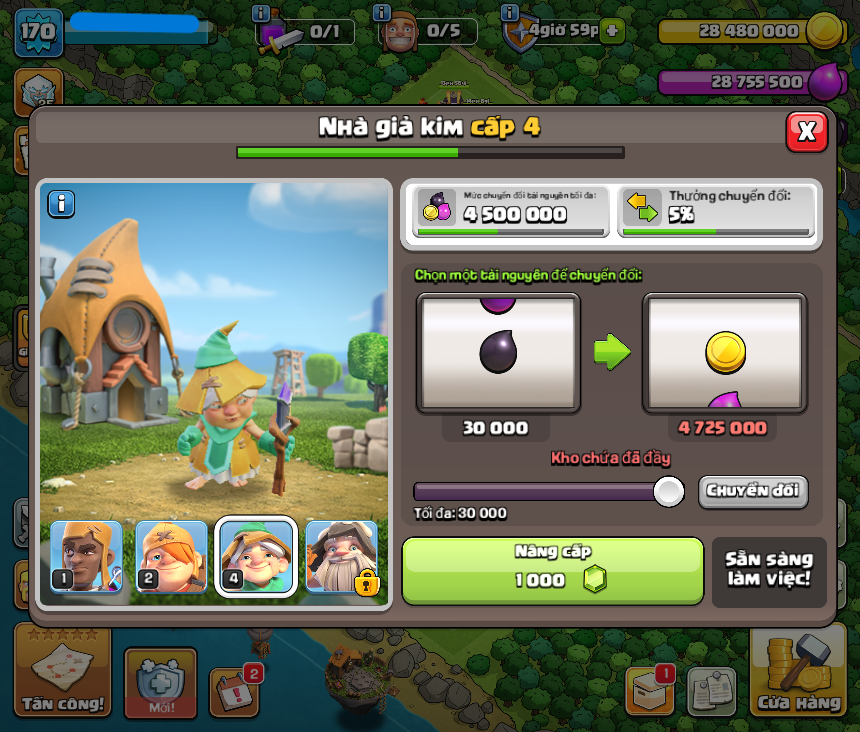Open the calendar events icon with badge

click(x=235, y=688)
